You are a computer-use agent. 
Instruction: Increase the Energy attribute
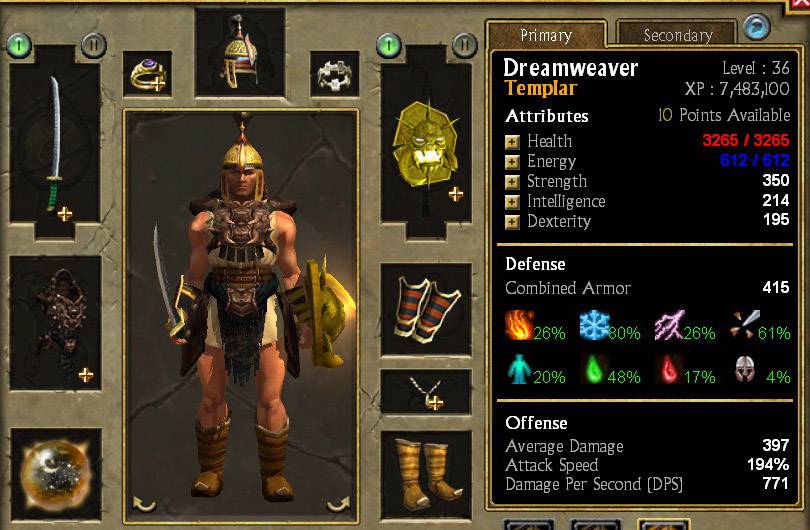[x=512, y=161]
